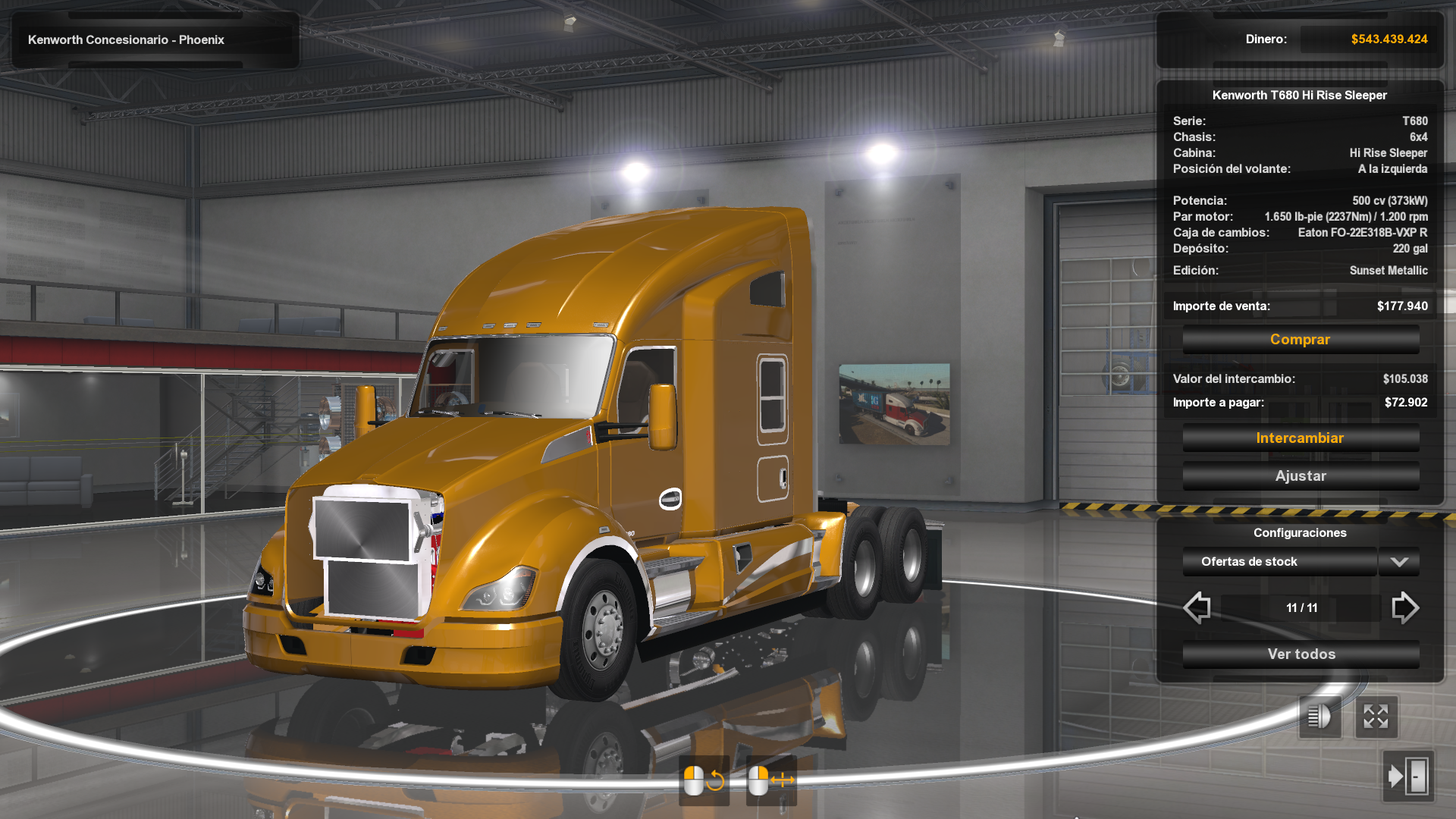The width and height of the screenshot is (1456, 819).
Task: Toggle the Posición del volante setting
Action: pos(1300,169)
